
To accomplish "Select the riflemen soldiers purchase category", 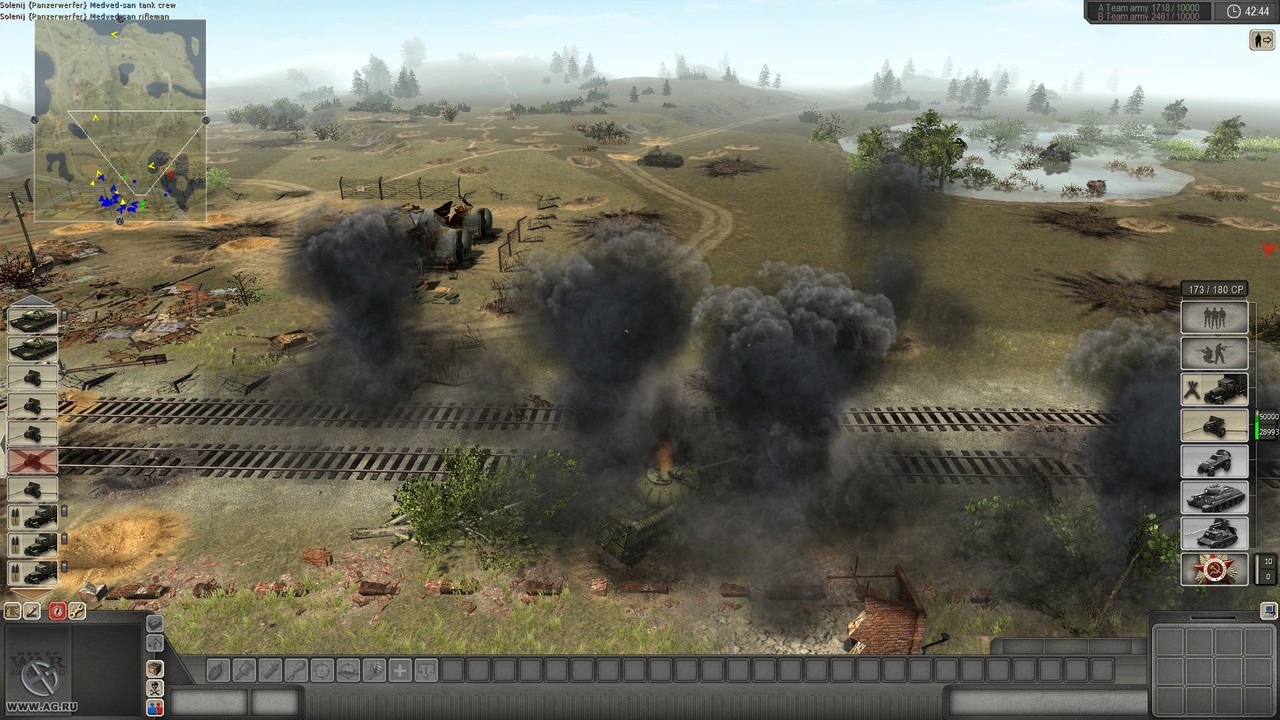I will 1215,353.
